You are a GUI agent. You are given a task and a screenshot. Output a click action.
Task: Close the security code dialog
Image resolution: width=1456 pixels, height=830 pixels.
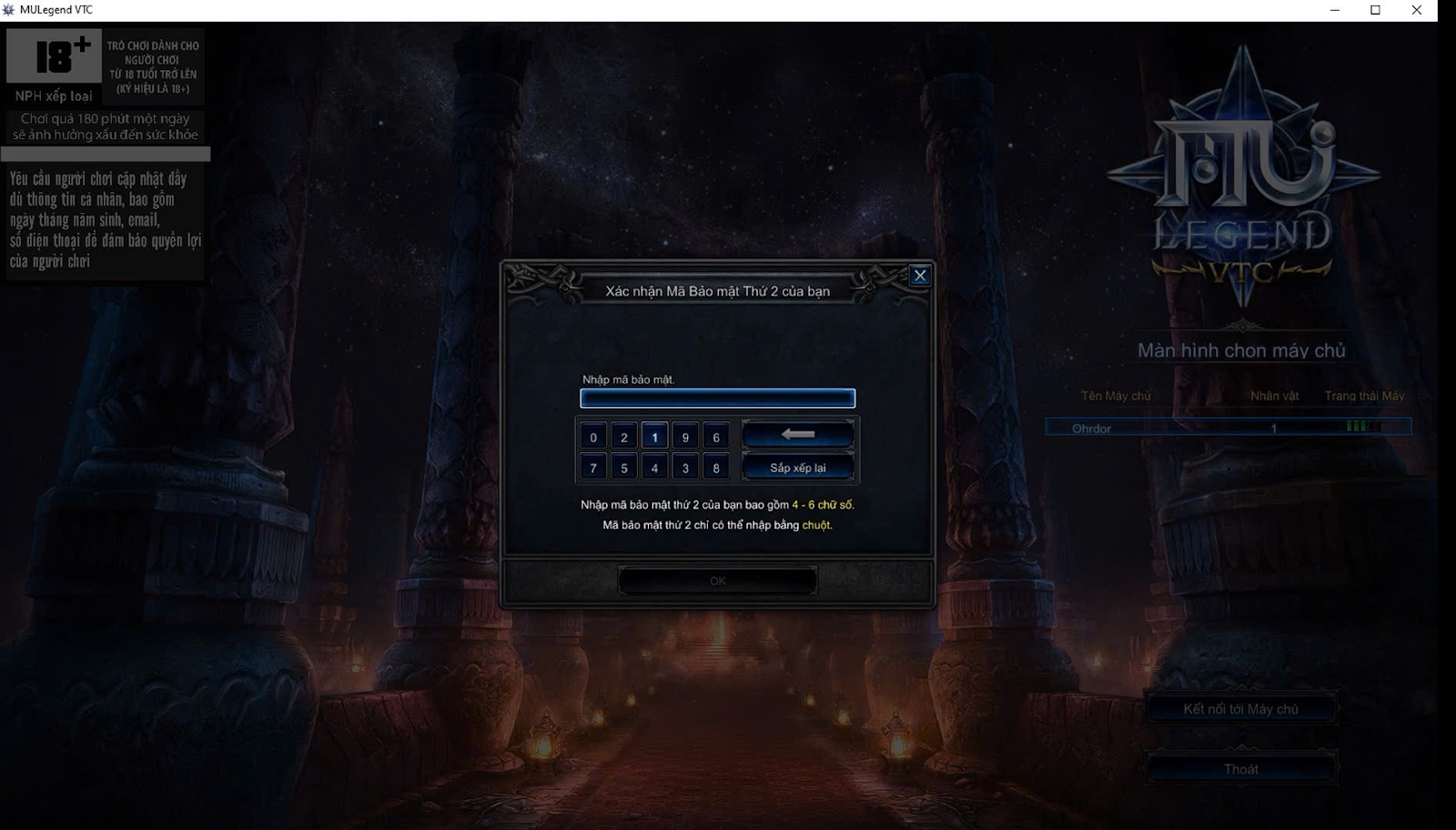pos(920,276)
